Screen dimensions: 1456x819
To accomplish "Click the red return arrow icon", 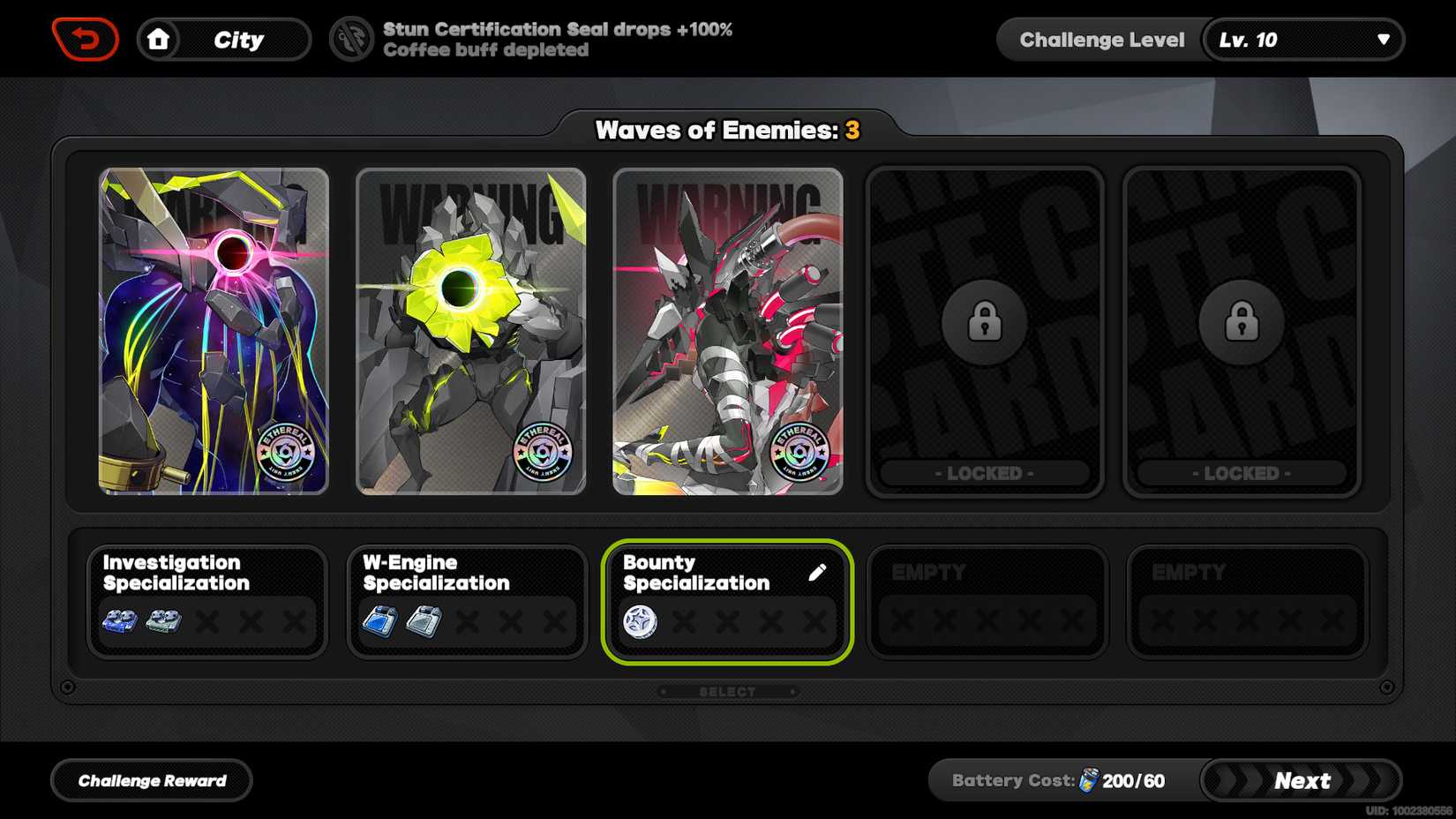I will coord(86,37).
